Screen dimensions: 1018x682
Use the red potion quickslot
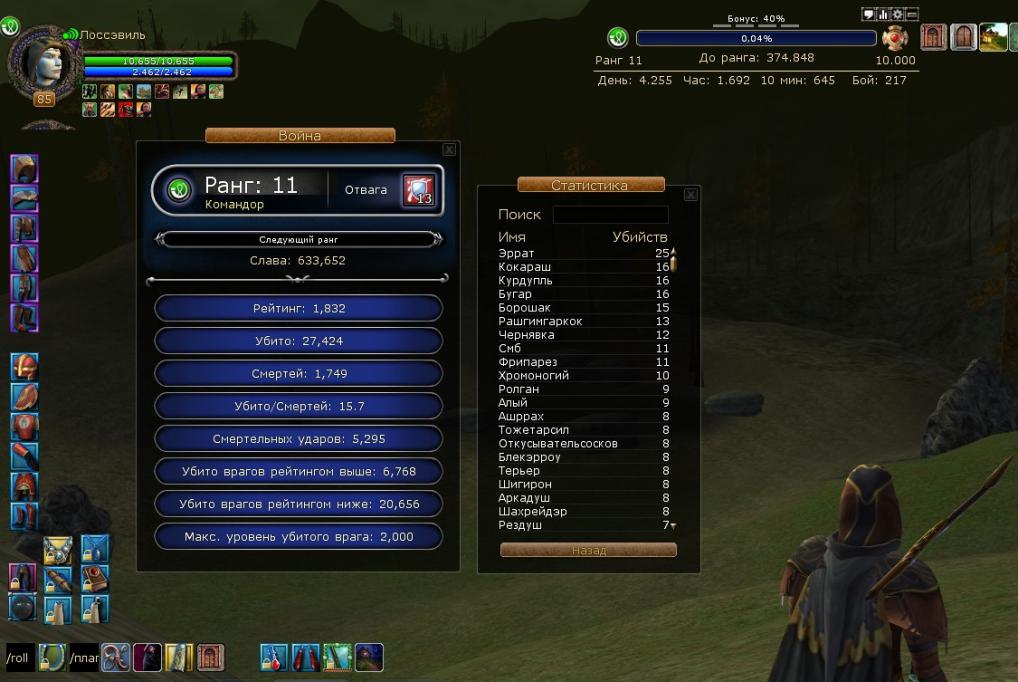[x=274, y=657]
